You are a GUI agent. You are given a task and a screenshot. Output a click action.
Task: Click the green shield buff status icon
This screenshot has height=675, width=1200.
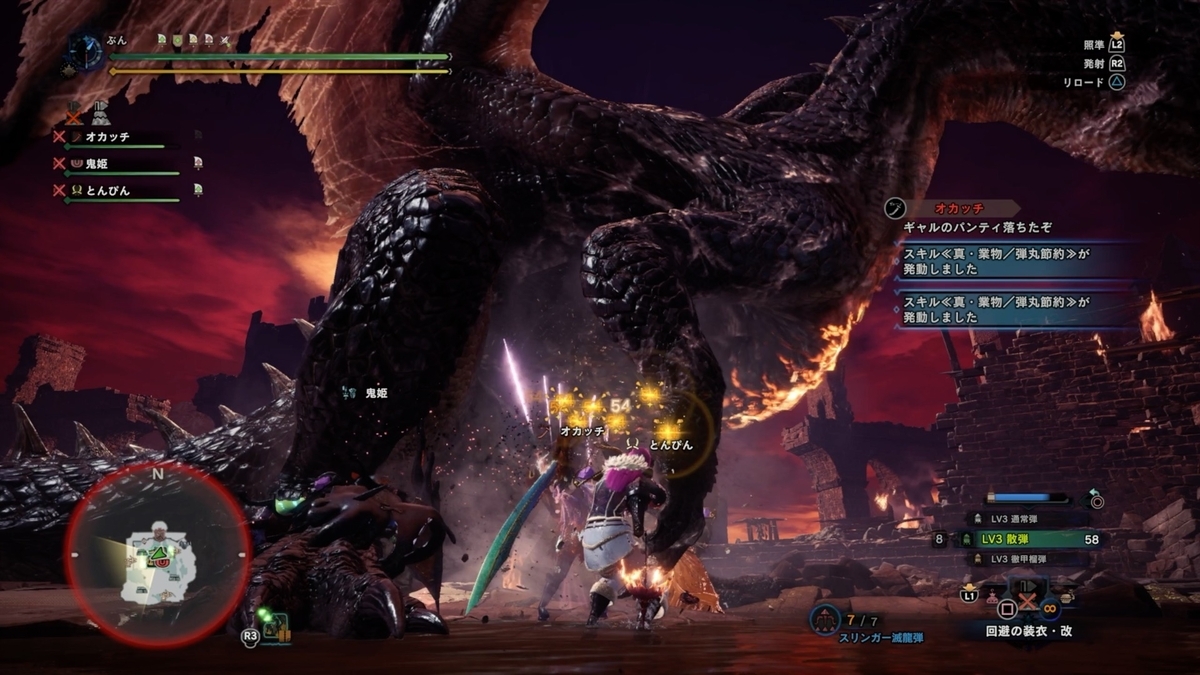178,40
